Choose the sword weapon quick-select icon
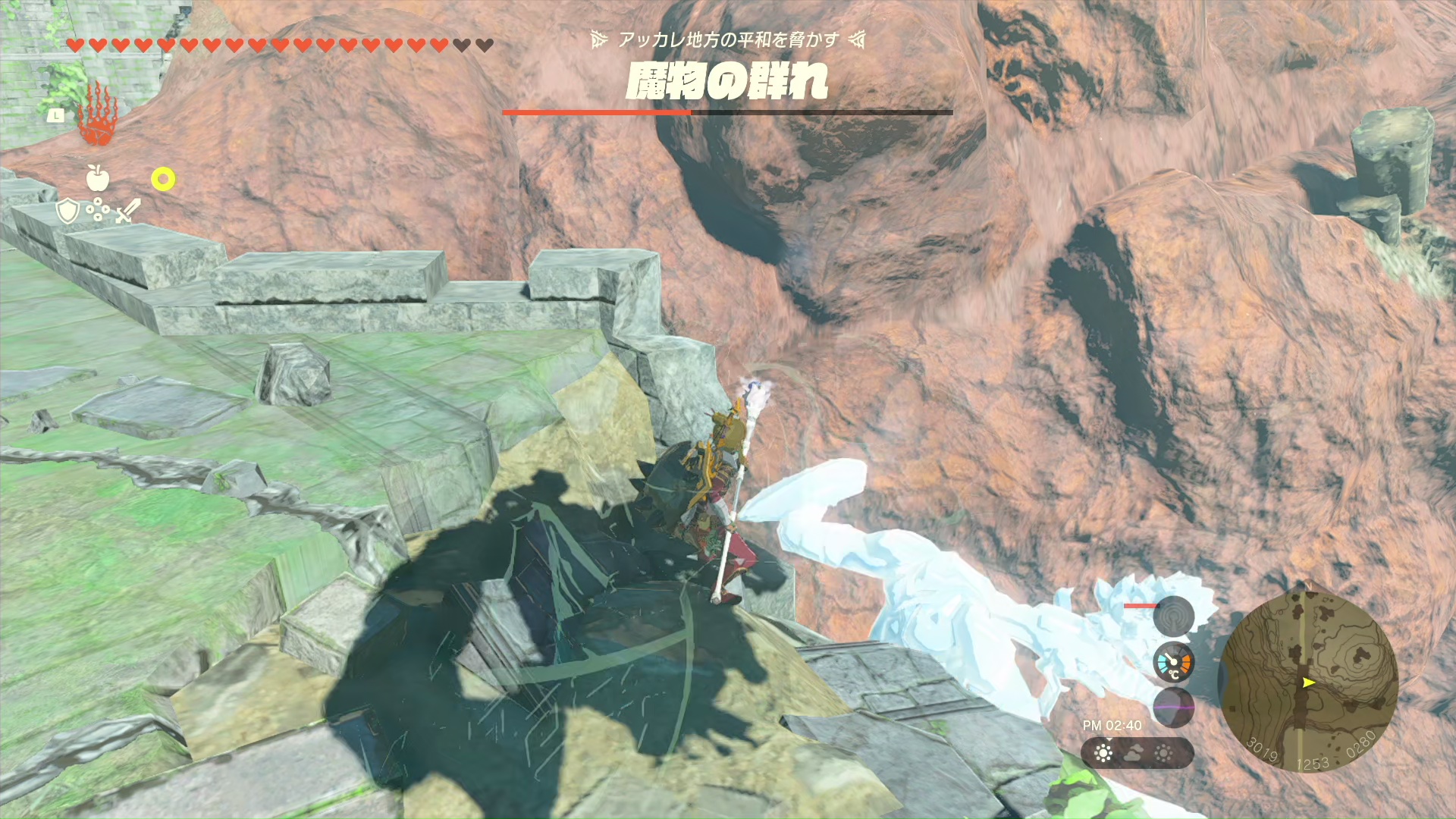The image size is (1456, 819). point(127,212)
